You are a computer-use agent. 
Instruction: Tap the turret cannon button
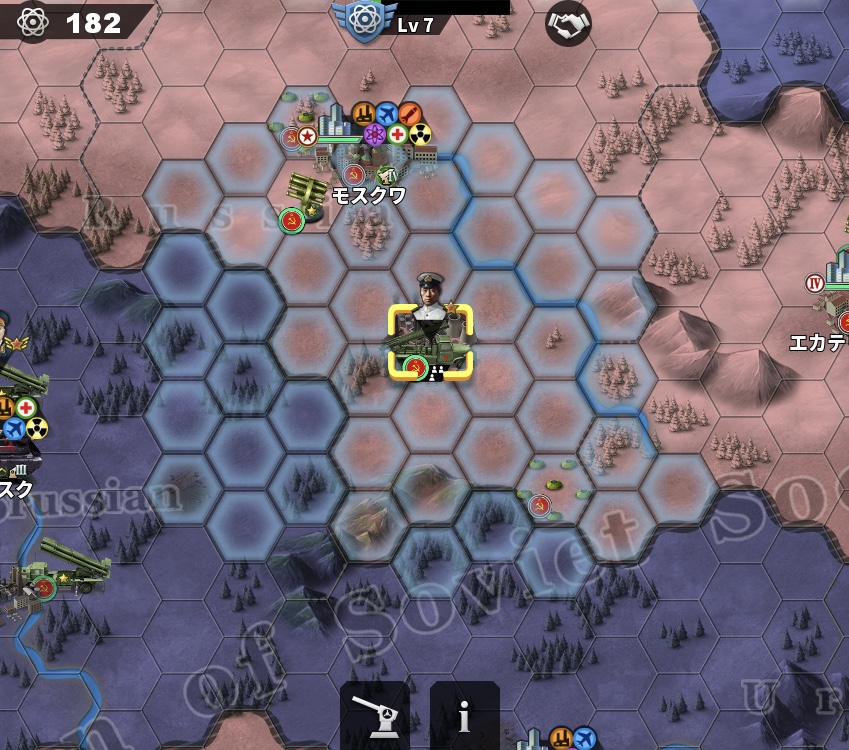click(x=375, y=714)
